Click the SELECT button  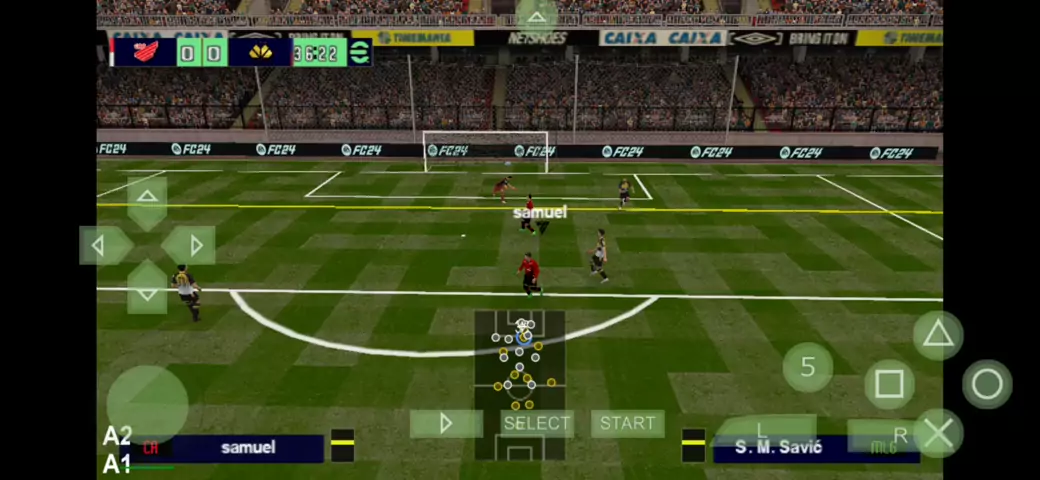coord(537,423)
